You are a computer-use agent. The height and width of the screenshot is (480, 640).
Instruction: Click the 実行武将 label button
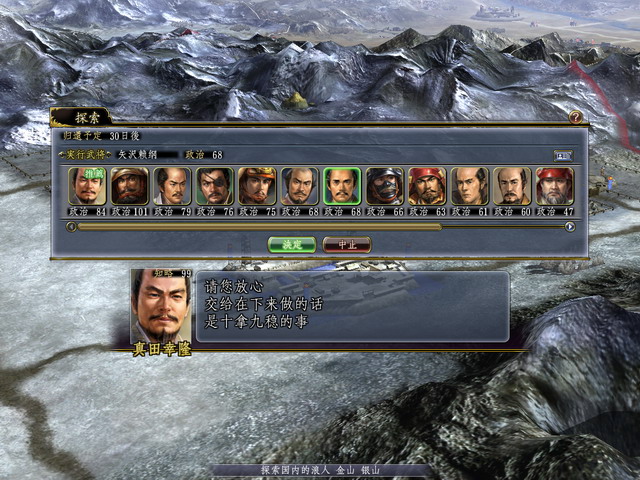(84, 155)
